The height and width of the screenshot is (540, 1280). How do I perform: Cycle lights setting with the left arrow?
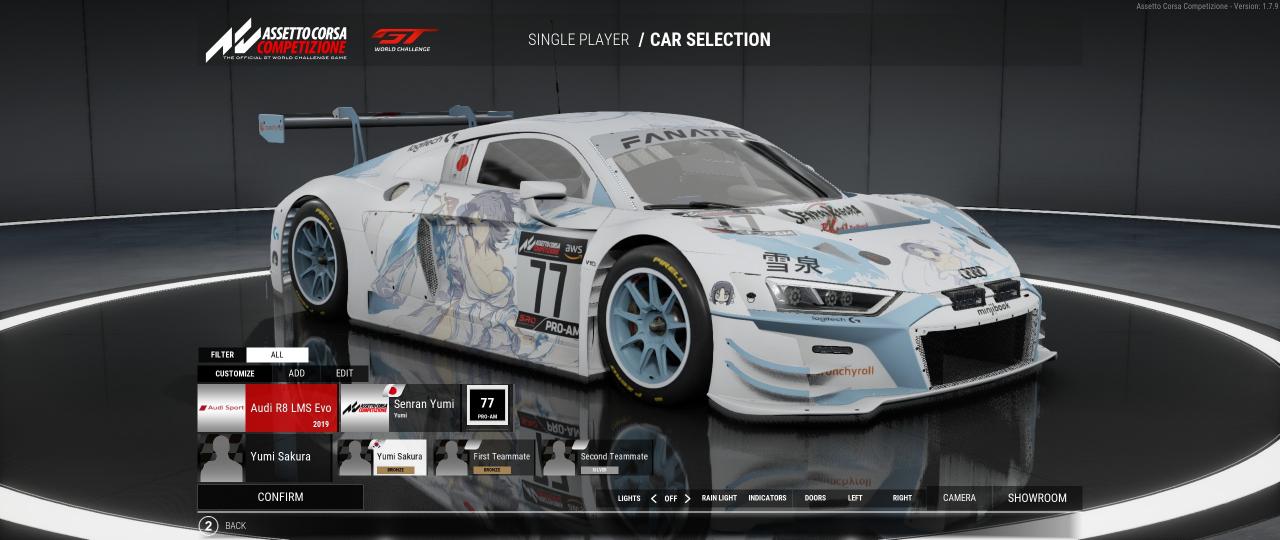pyautogui.click(x=654, y=498)
